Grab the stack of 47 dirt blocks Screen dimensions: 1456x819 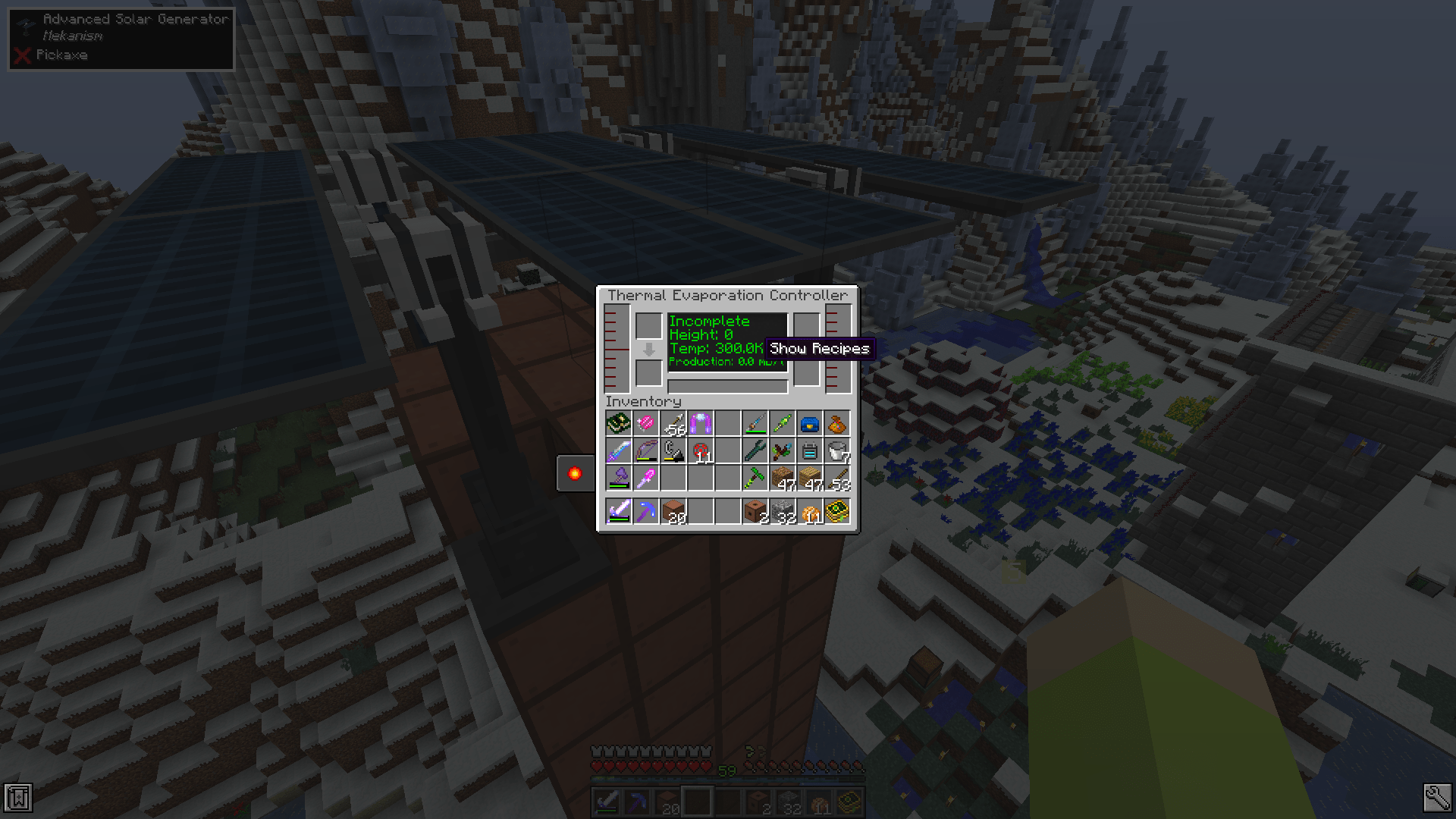[x=783, y=479]
